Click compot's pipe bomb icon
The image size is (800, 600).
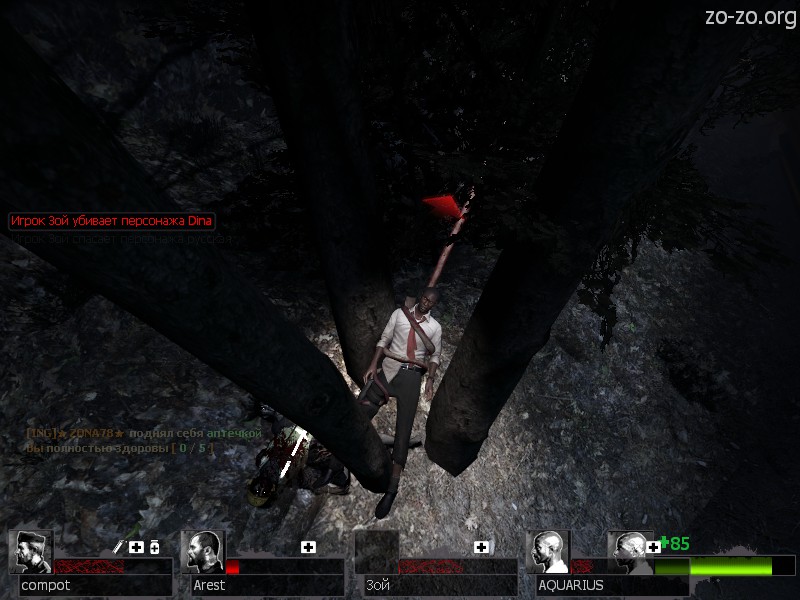pos(118,547)
